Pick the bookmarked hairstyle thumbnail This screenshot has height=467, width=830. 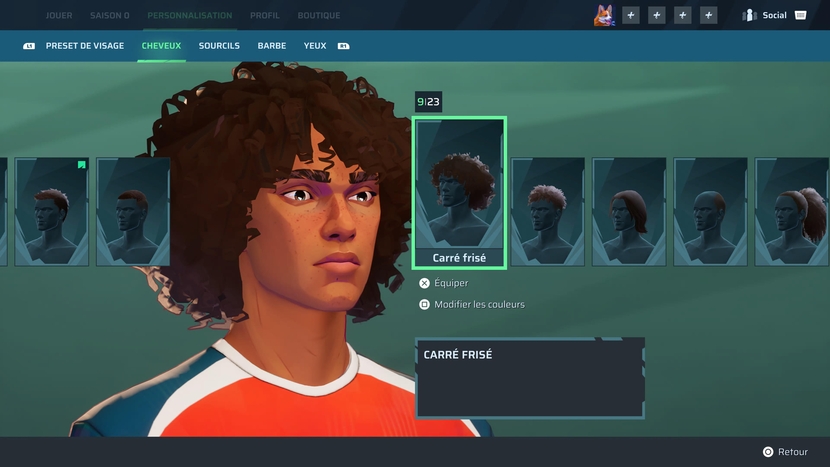click(52, 211)
